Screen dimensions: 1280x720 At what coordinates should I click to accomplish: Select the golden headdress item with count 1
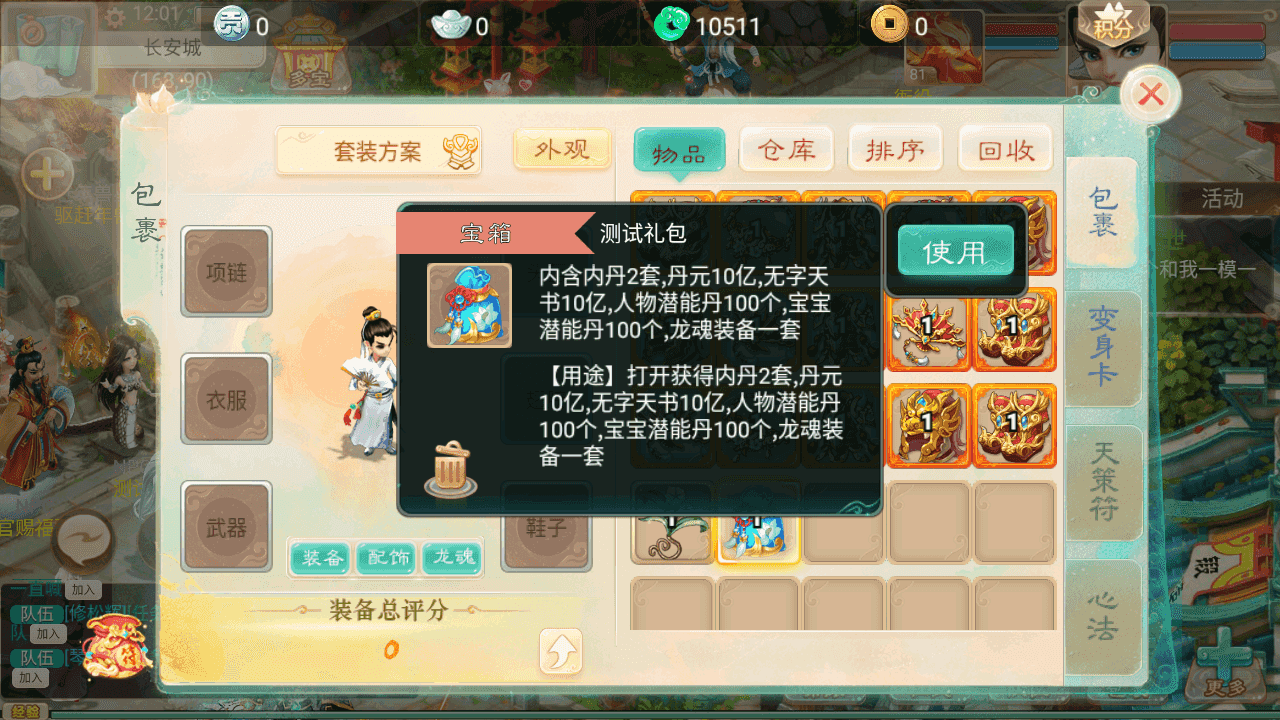click(x=928, y=330)
